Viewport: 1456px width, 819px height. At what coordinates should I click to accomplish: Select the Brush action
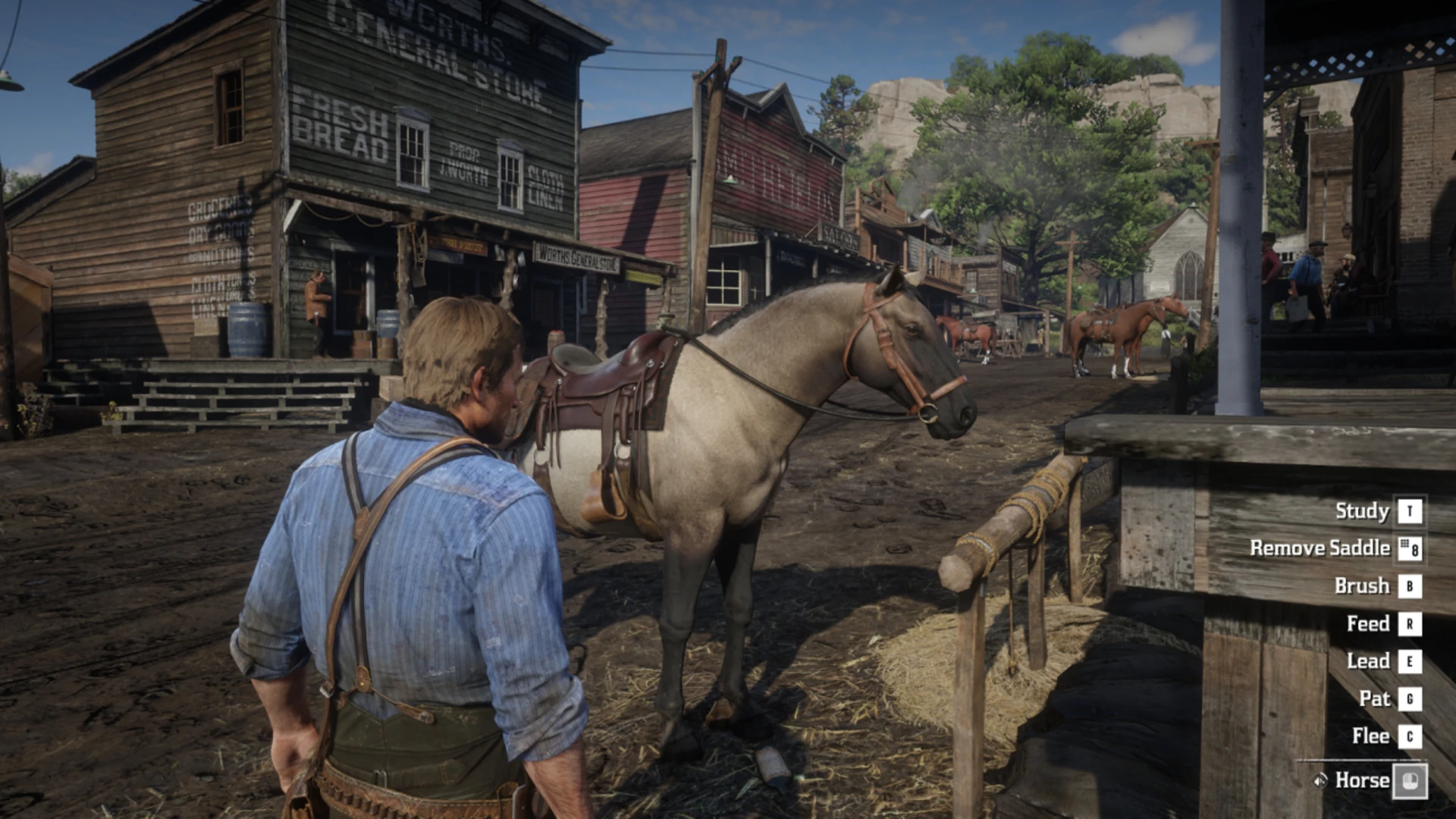[1362, 586]
